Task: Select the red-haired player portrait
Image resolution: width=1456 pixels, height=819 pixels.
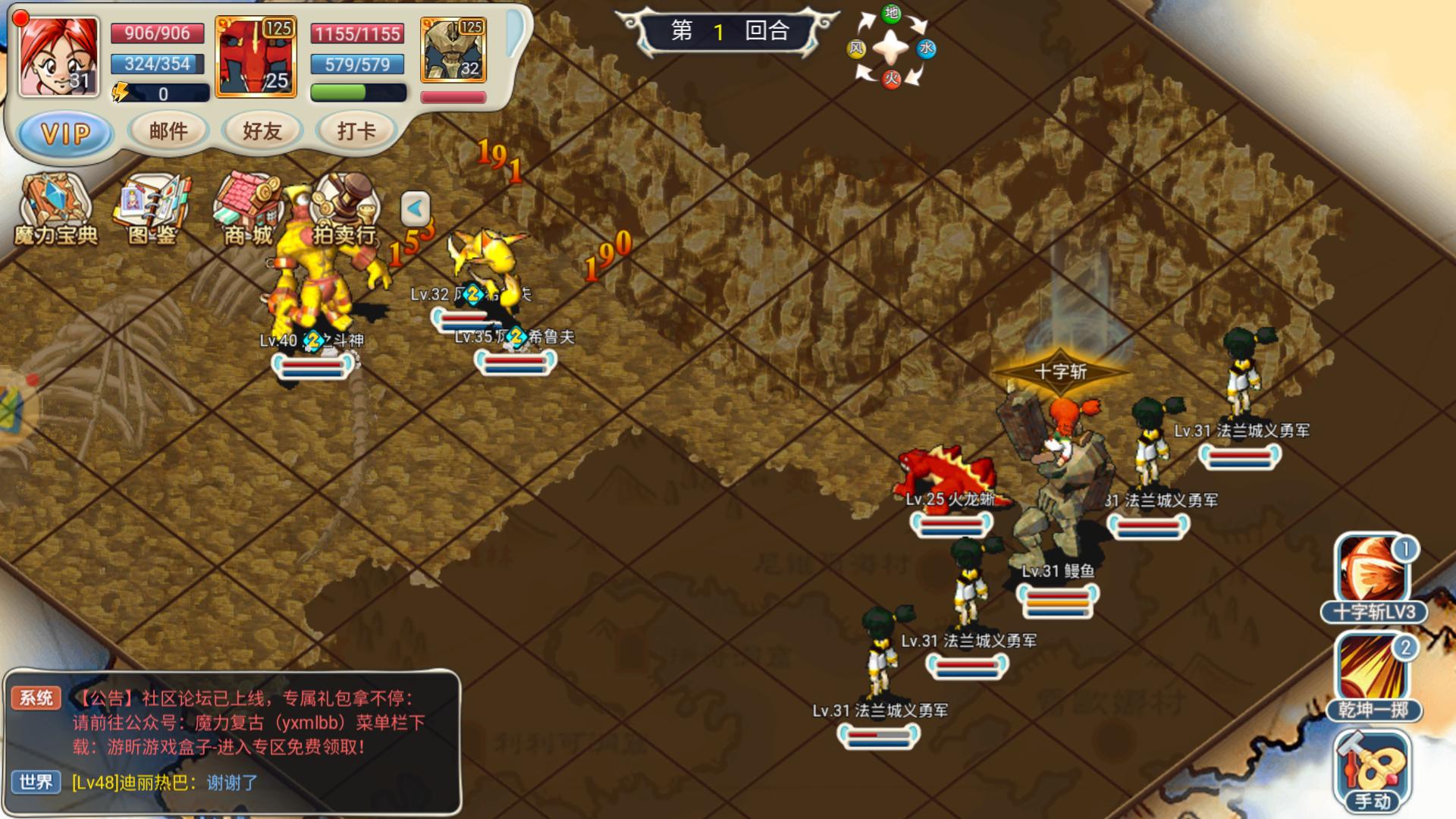Action: (x=59, y=56)
